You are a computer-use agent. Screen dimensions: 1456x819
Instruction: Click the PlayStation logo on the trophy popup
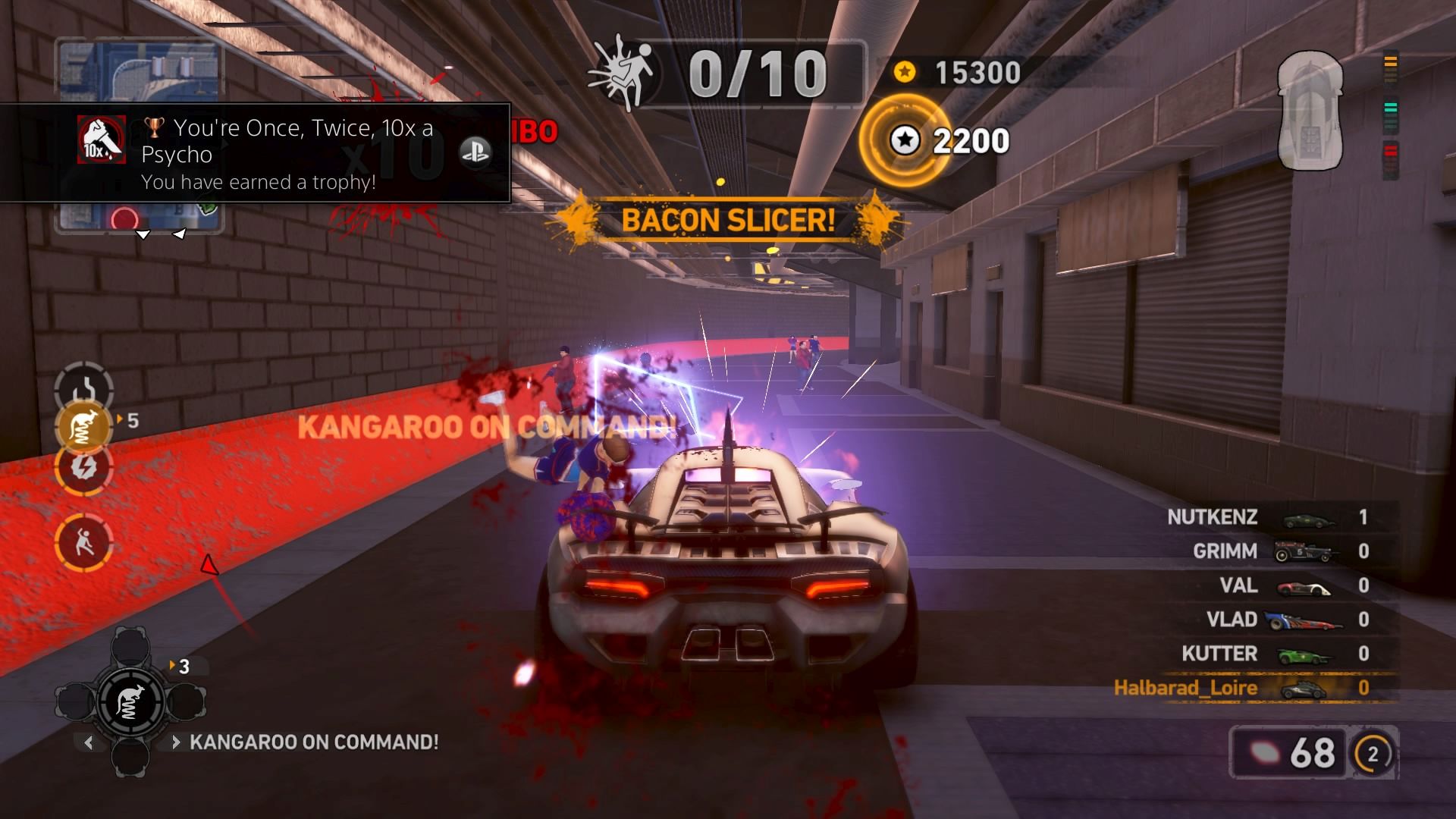tap(475, 152)
